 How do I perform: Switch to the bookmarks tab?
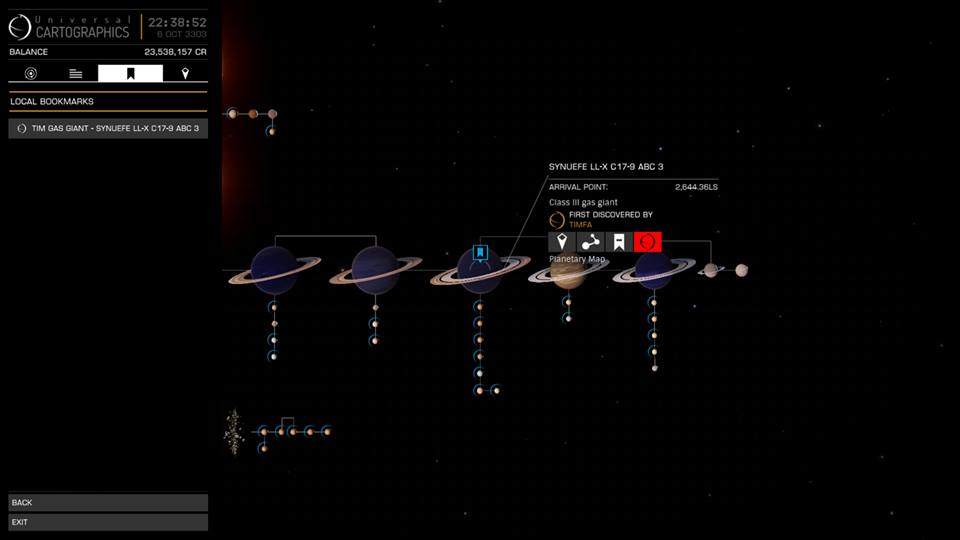pos(130,73)
